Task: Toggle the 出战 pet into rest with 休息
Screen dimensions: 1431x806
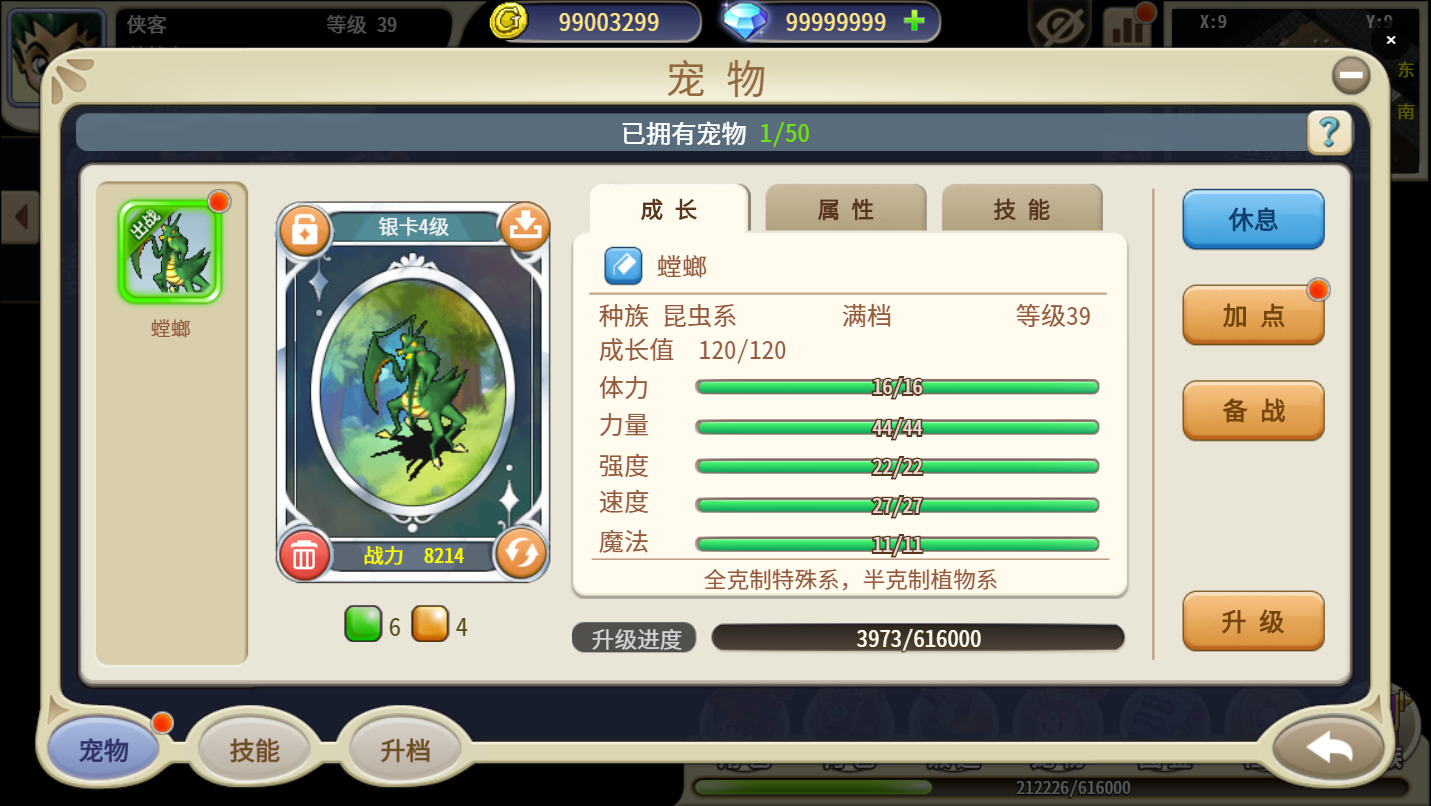Action: coord(1253,220)
